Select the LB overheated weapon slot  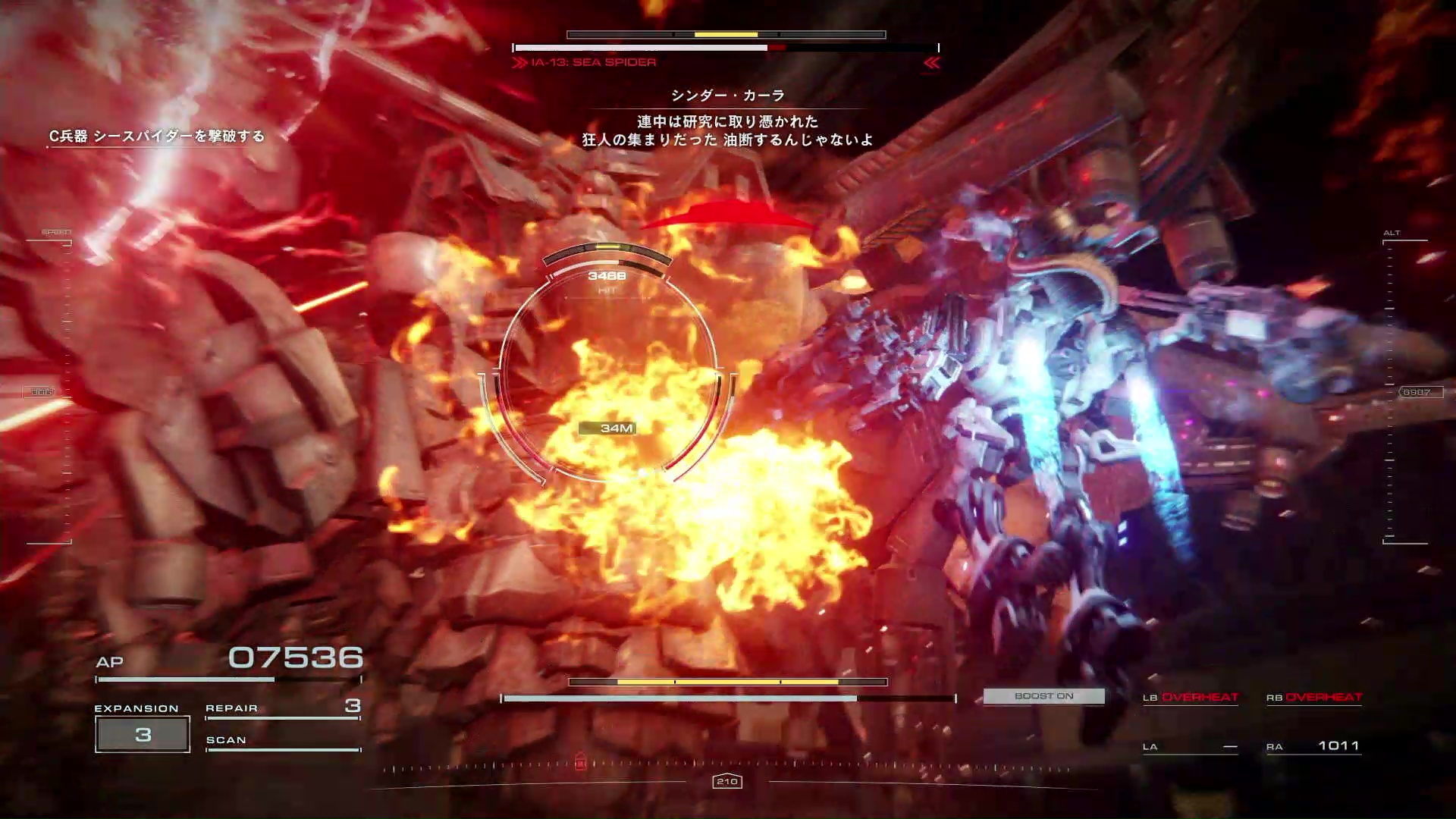coord(1190,698)
